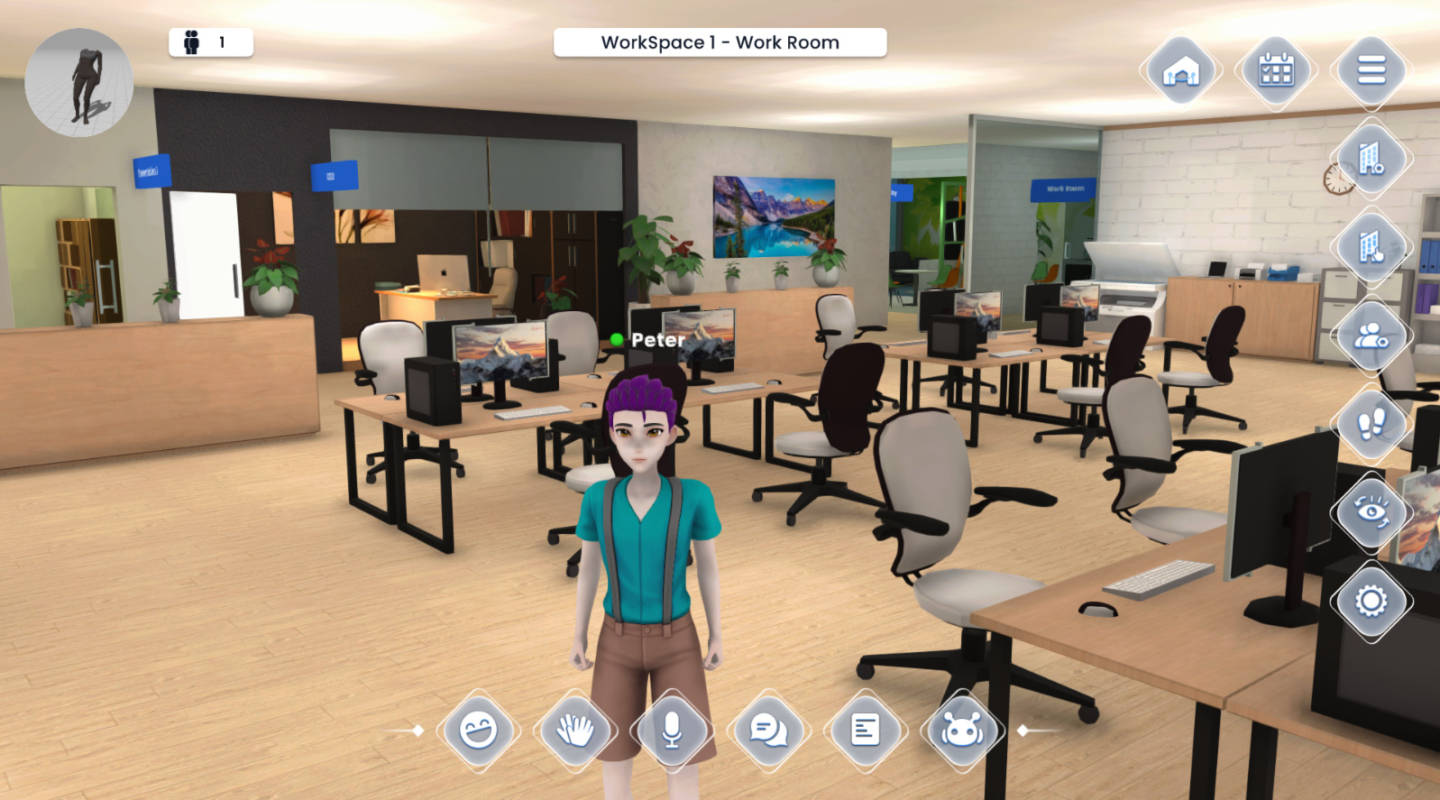Image resolution: width=1440 pixels, height=800 pixels.
Task: Open the notes document icon
Action: [865, 730]
